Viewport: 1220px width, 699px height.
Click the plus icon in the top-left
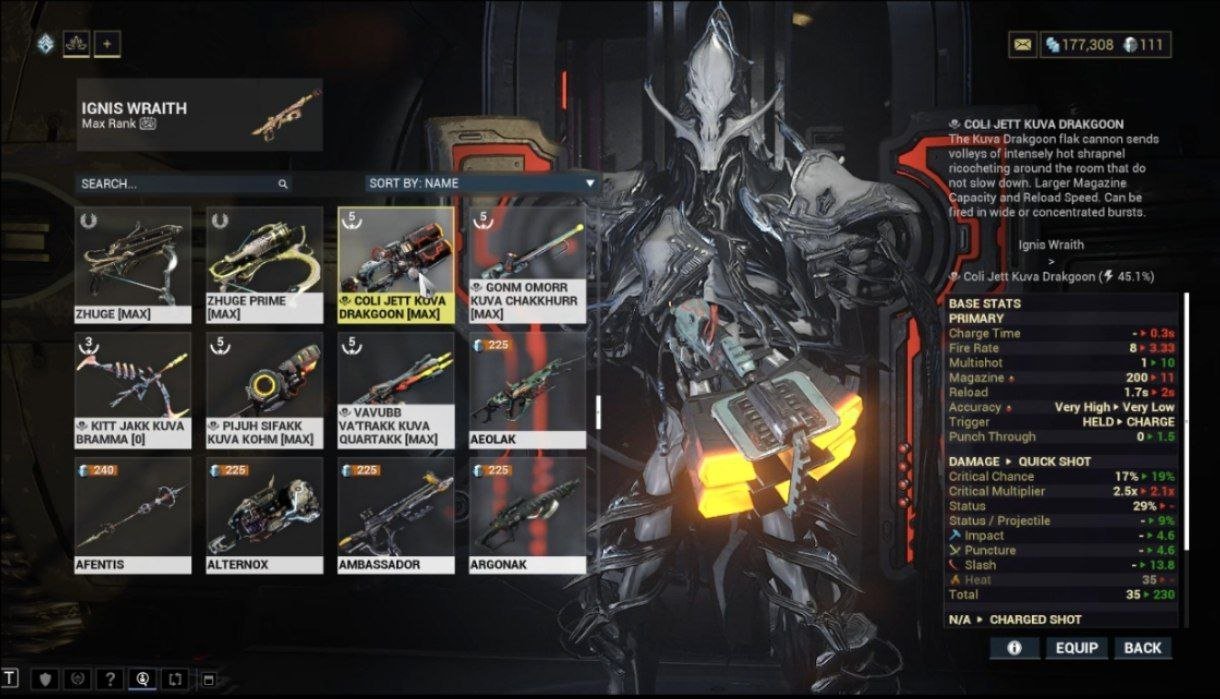coord(107,44)
